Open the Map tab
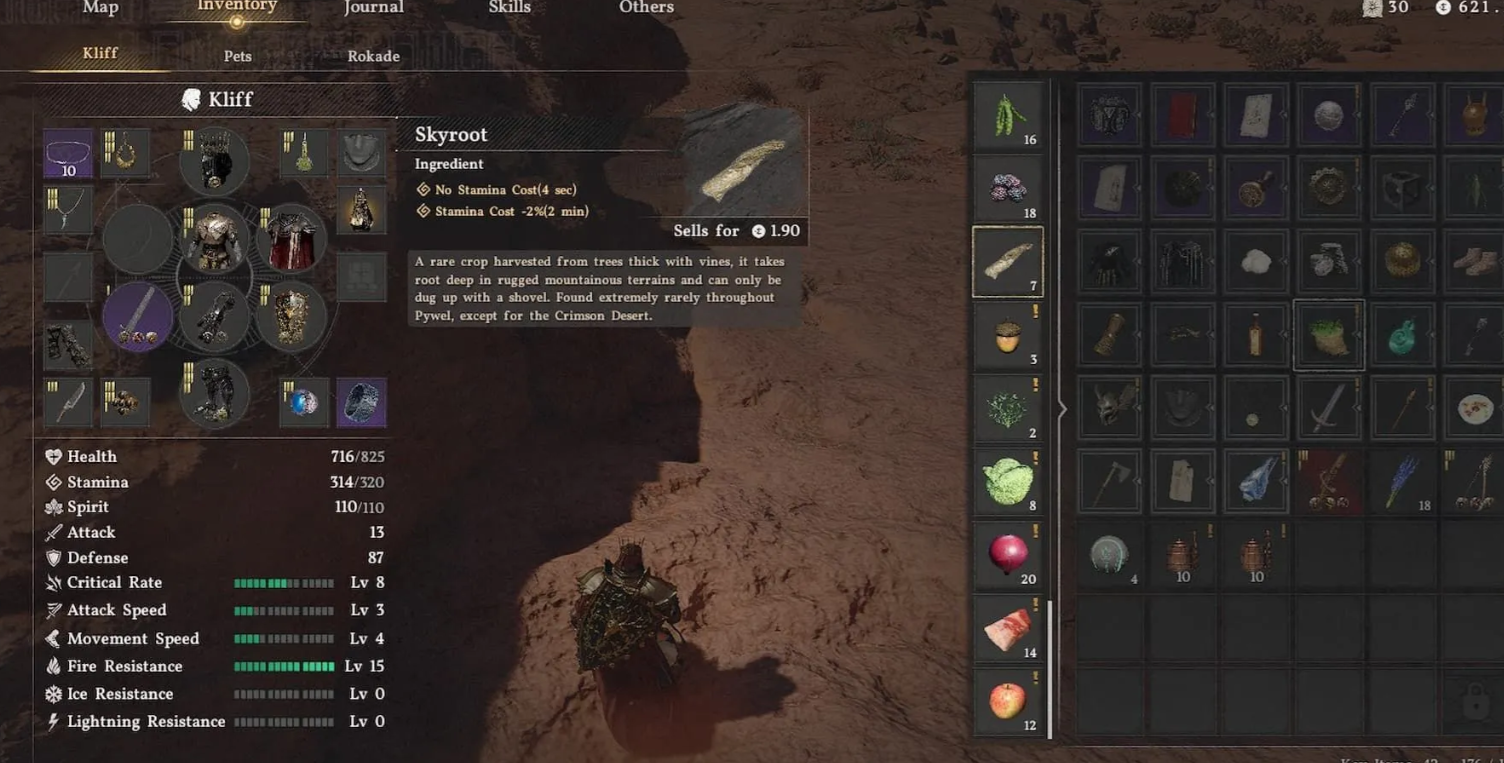Screen dimensions: 1504x763 pyautogui.click(x=100, y=8)
